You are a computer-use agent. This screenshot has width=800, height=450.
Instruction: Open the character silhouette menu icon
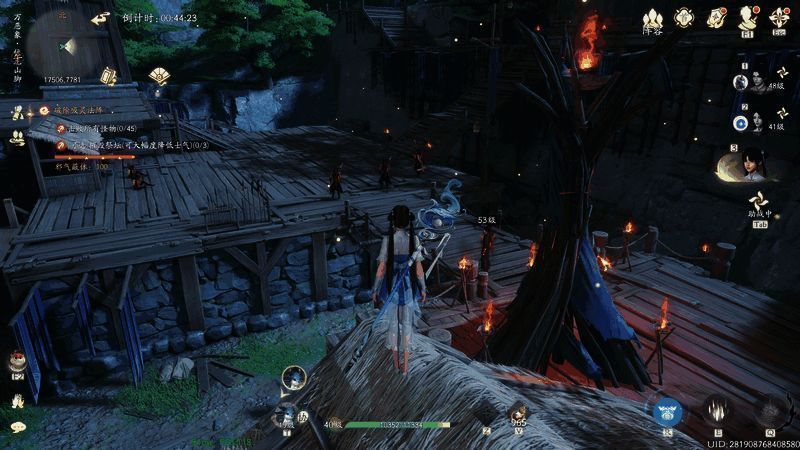(747, 17)
